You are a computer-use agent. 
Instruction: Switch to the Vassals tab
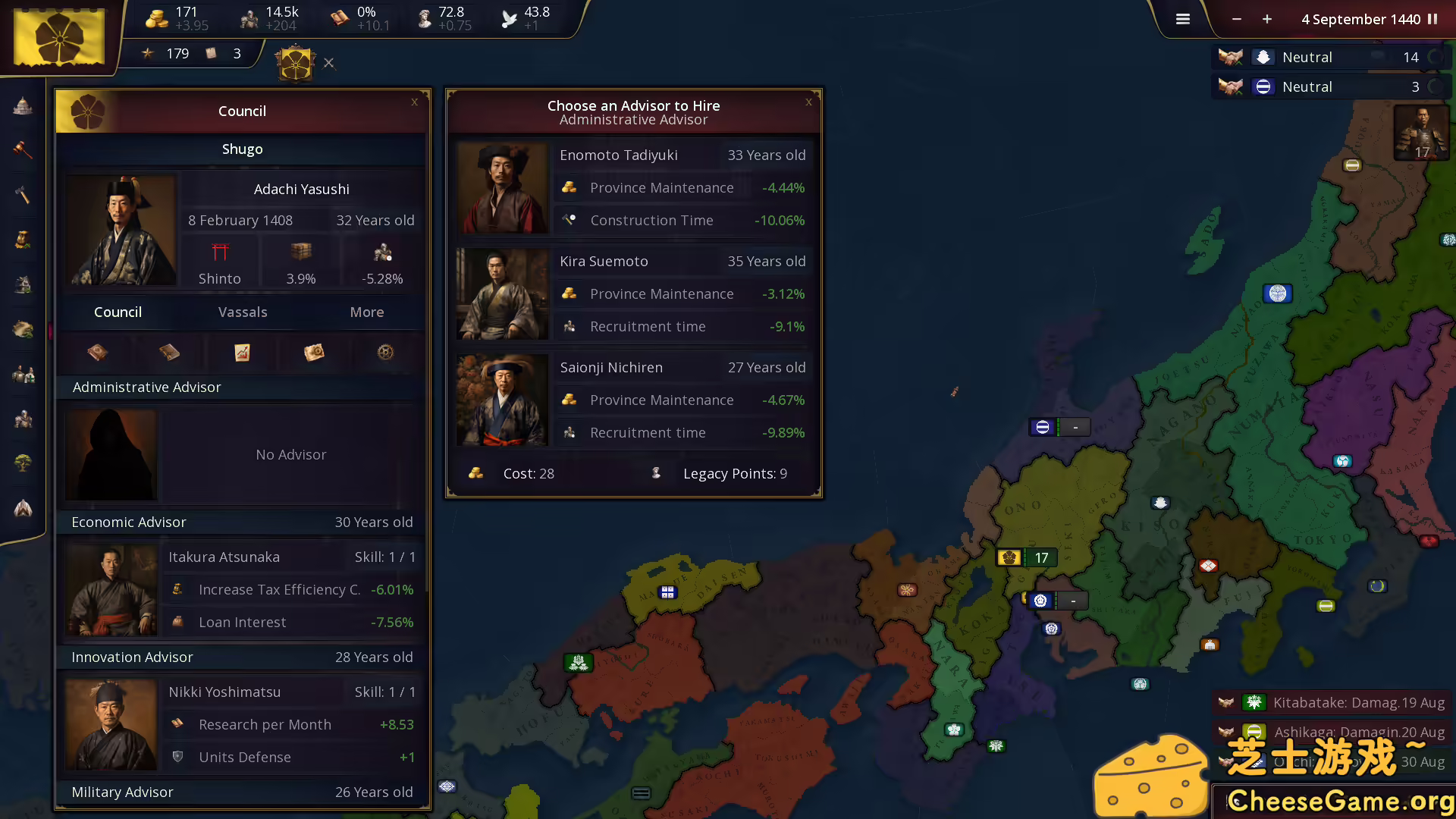[242, 312]
